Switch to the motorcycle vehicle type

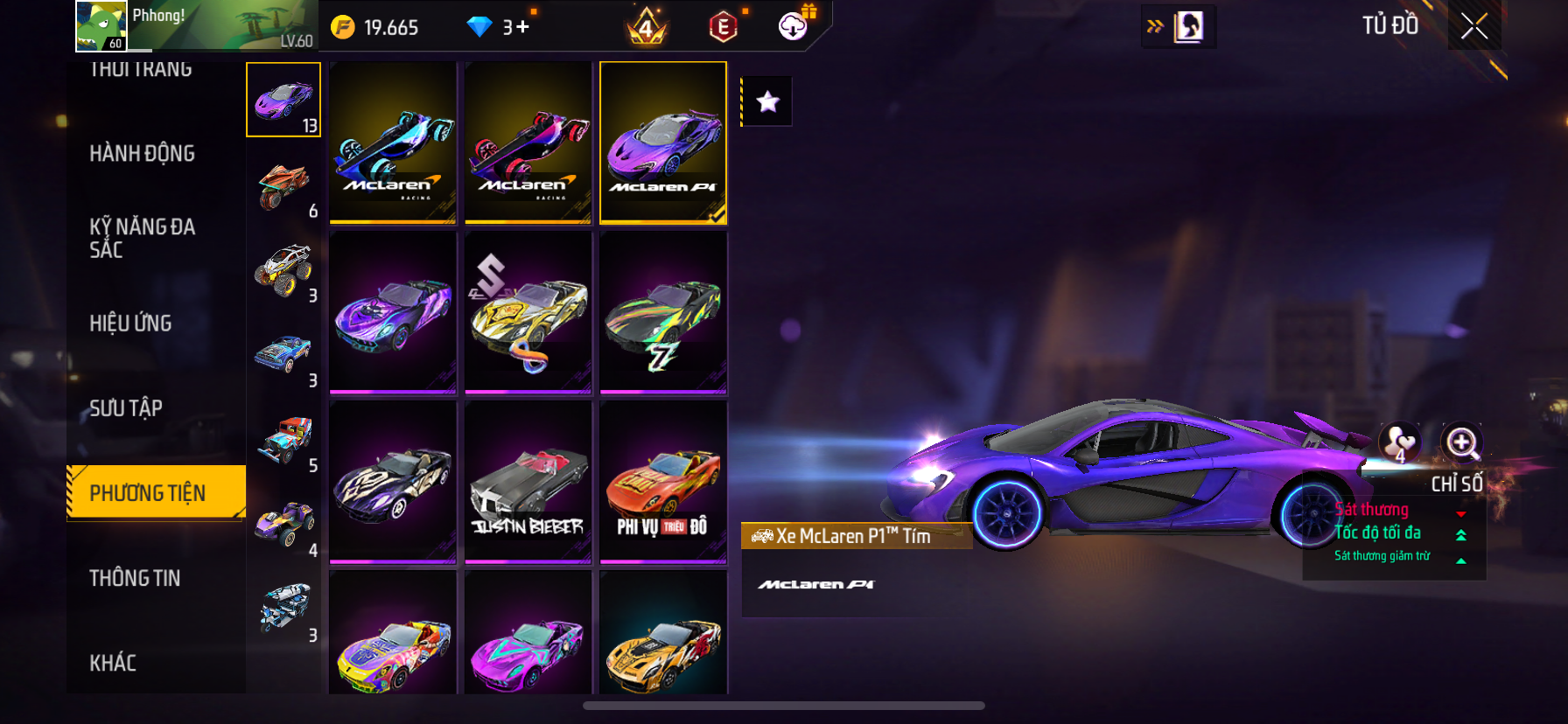(283, 186)
